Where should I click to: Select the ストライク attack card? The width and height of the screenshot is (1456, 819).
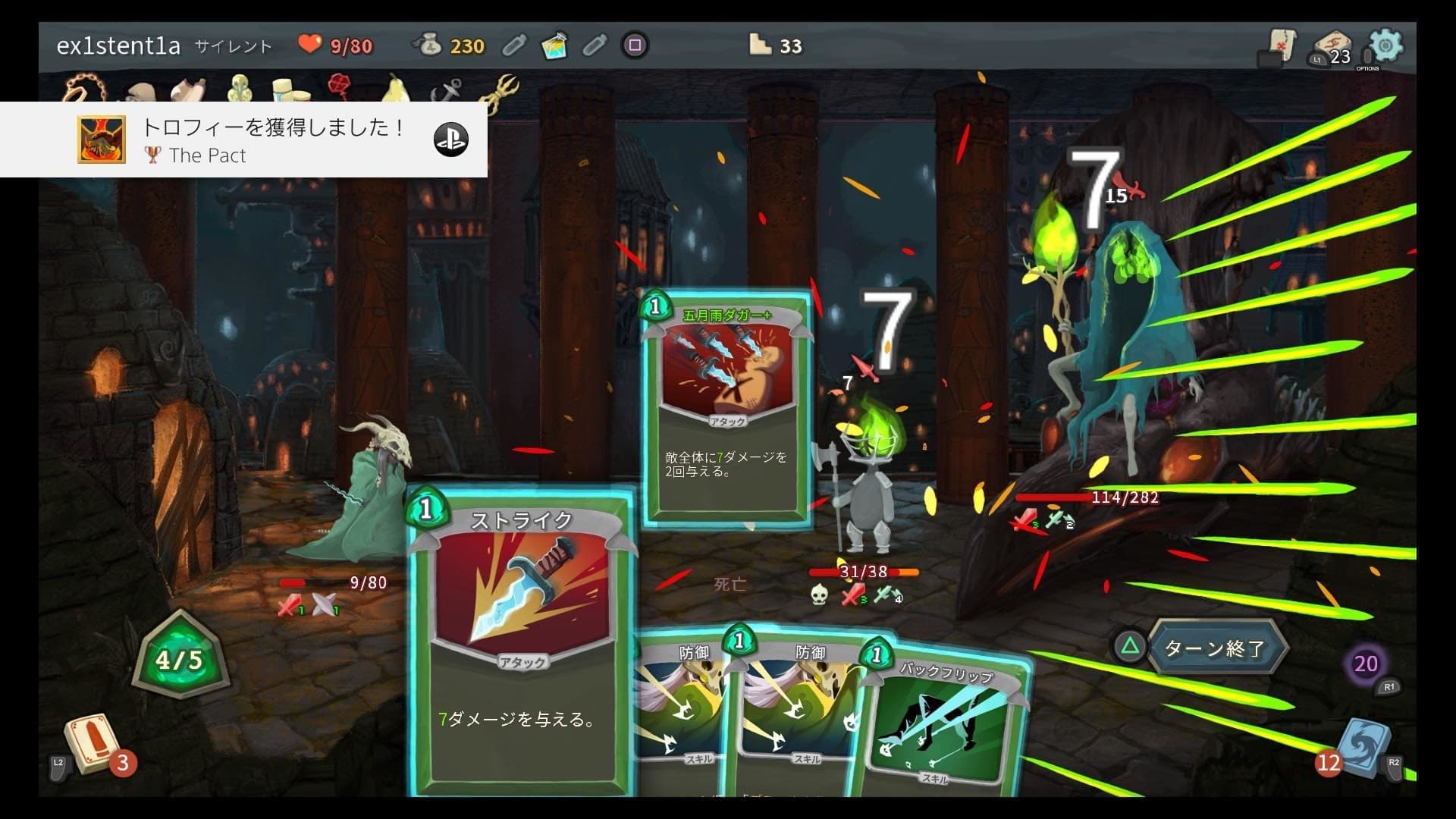(x=522, y=643)
